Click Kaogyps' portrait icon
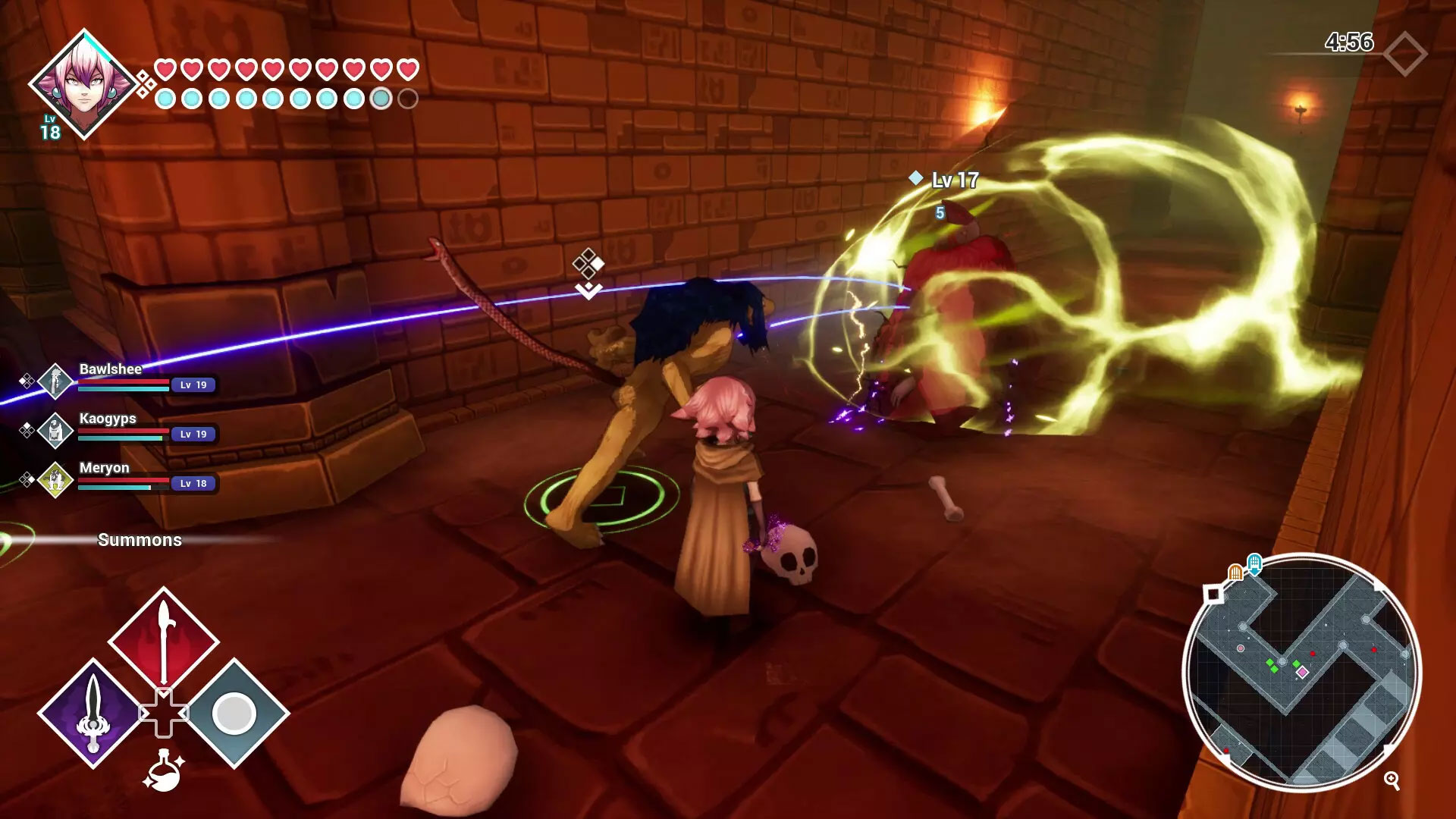This screenshot has width=1456, height=819. (54, 432)
